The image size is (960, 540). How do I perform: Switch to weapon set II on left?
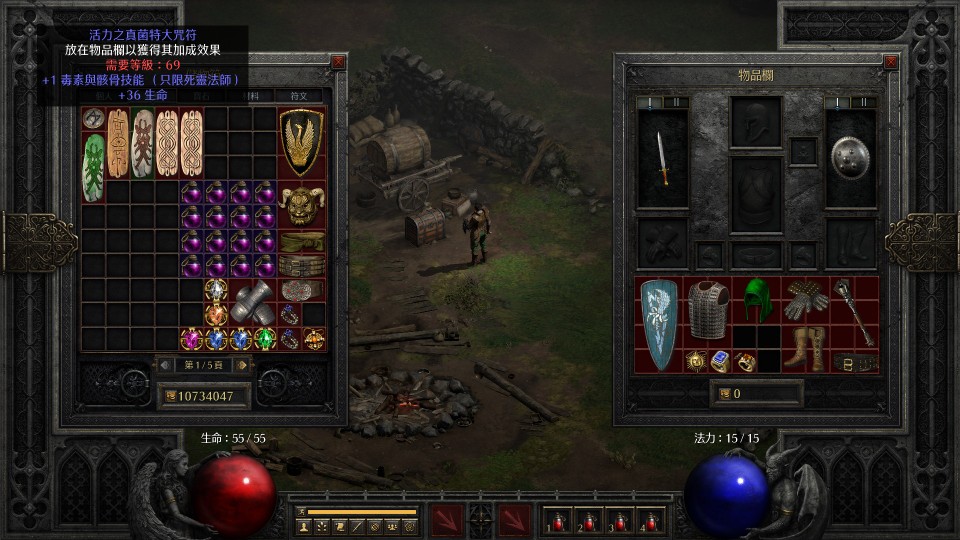pyautogui.click(x=676, y=102)
